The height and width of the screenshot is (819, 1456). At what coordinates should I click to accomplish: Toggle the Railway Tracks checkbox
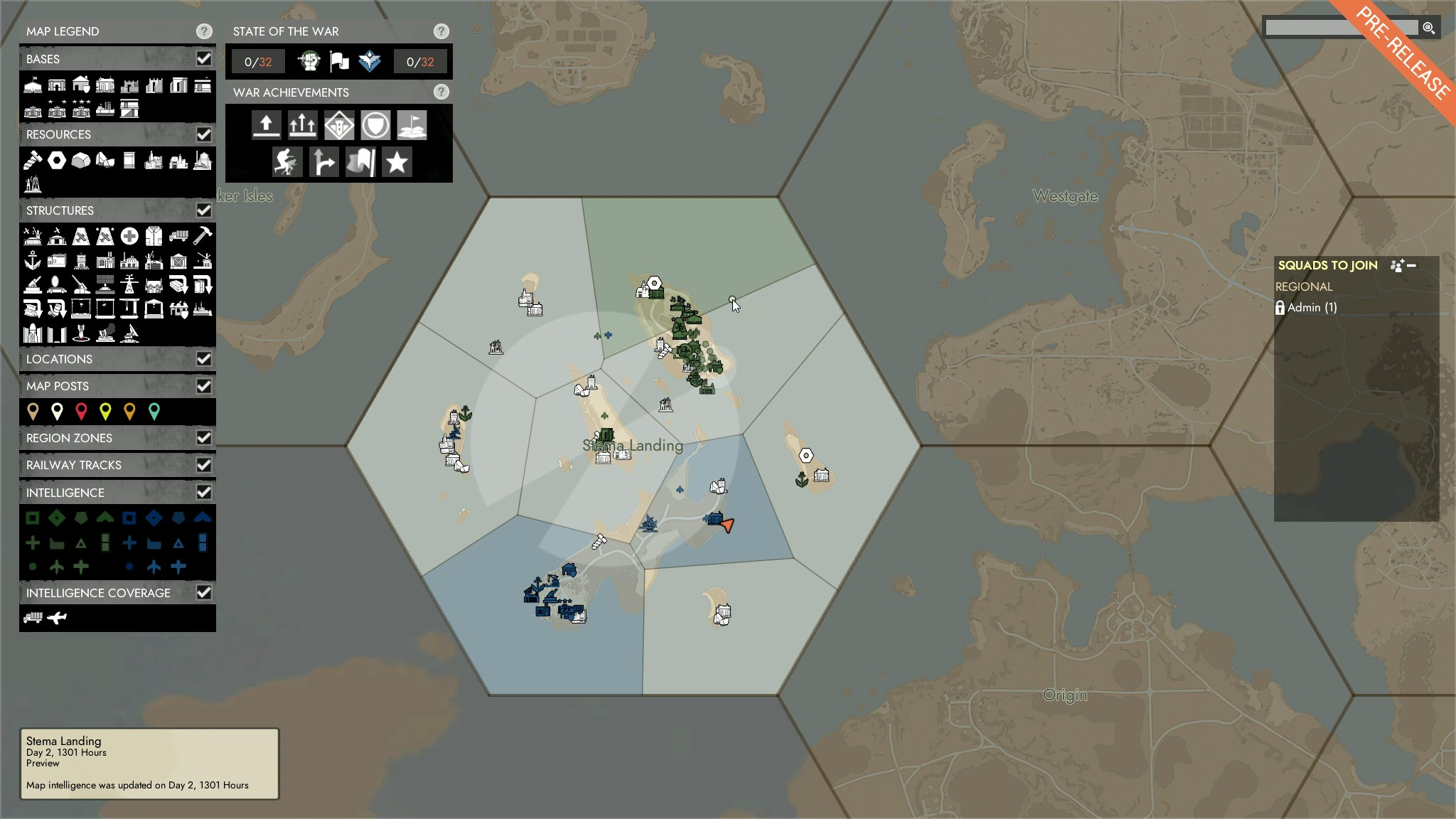(205, 465)
